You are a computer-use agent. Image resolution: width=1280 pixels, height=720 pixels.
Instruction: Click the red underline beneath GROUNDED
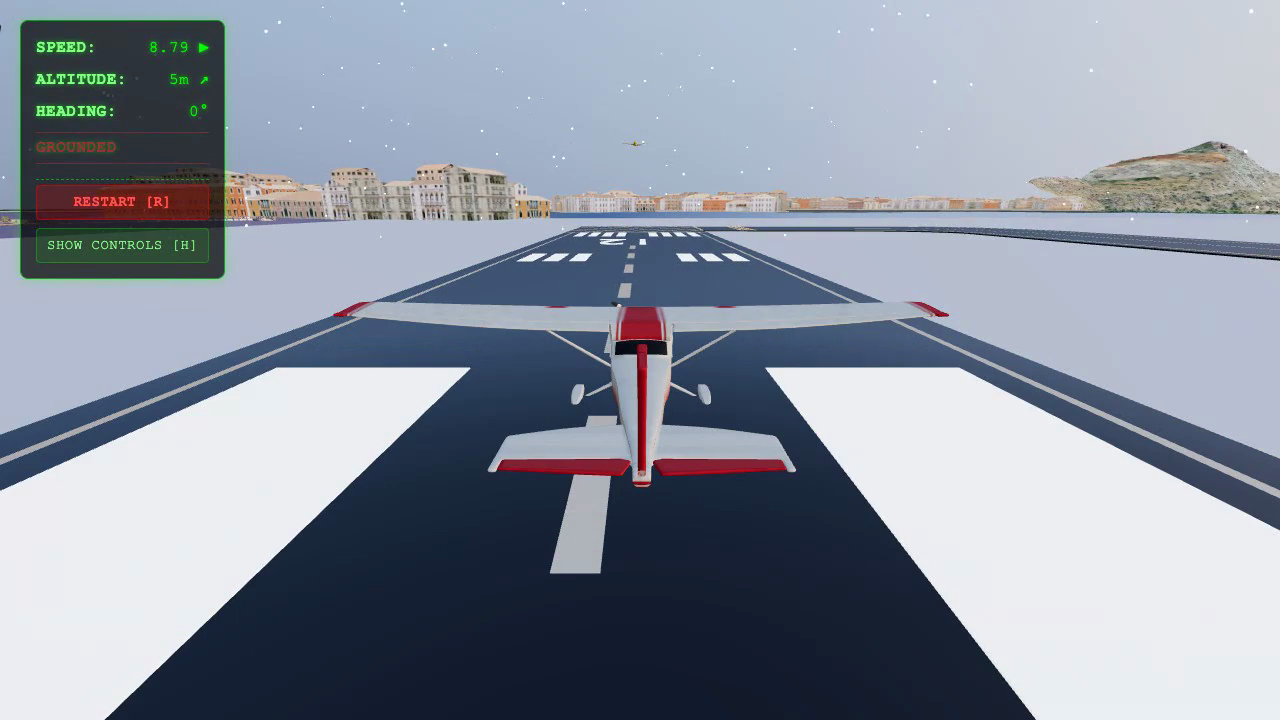pyautogui.click(x=122, y=161)
